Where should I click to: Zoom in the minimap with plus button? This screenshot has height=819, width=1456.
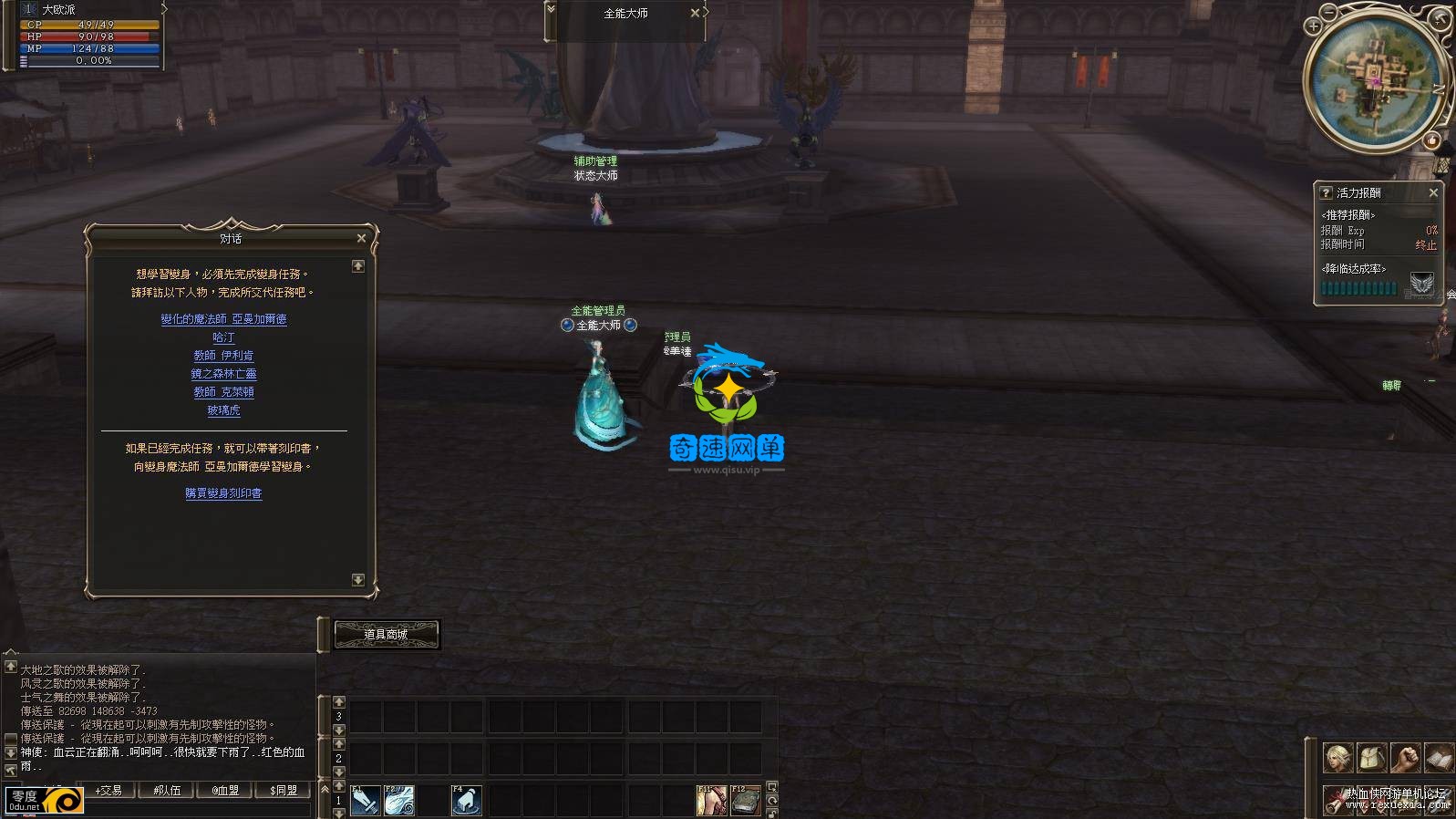tap(1314, 26)
